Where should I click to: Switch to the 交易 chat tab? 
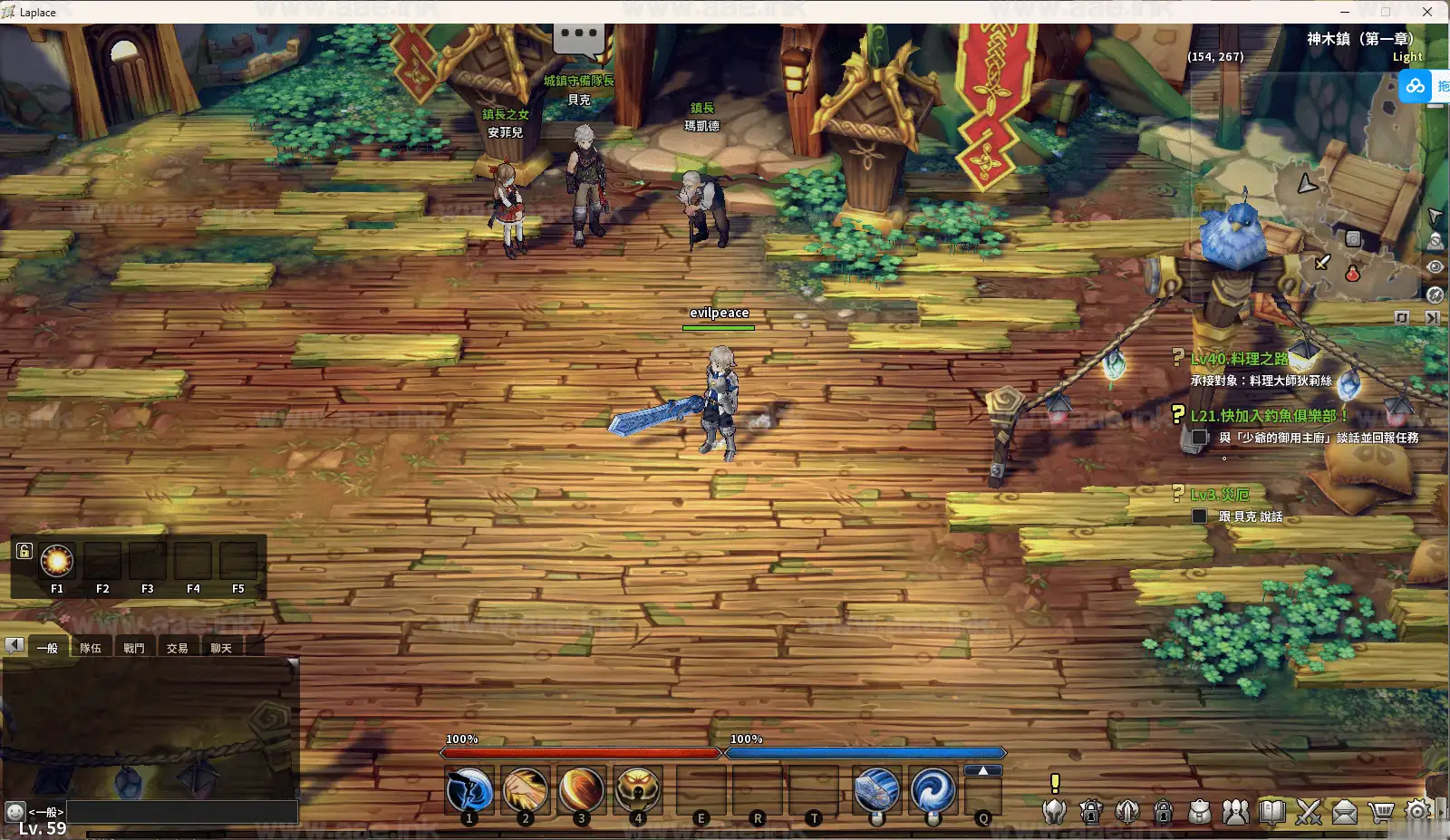178,646
